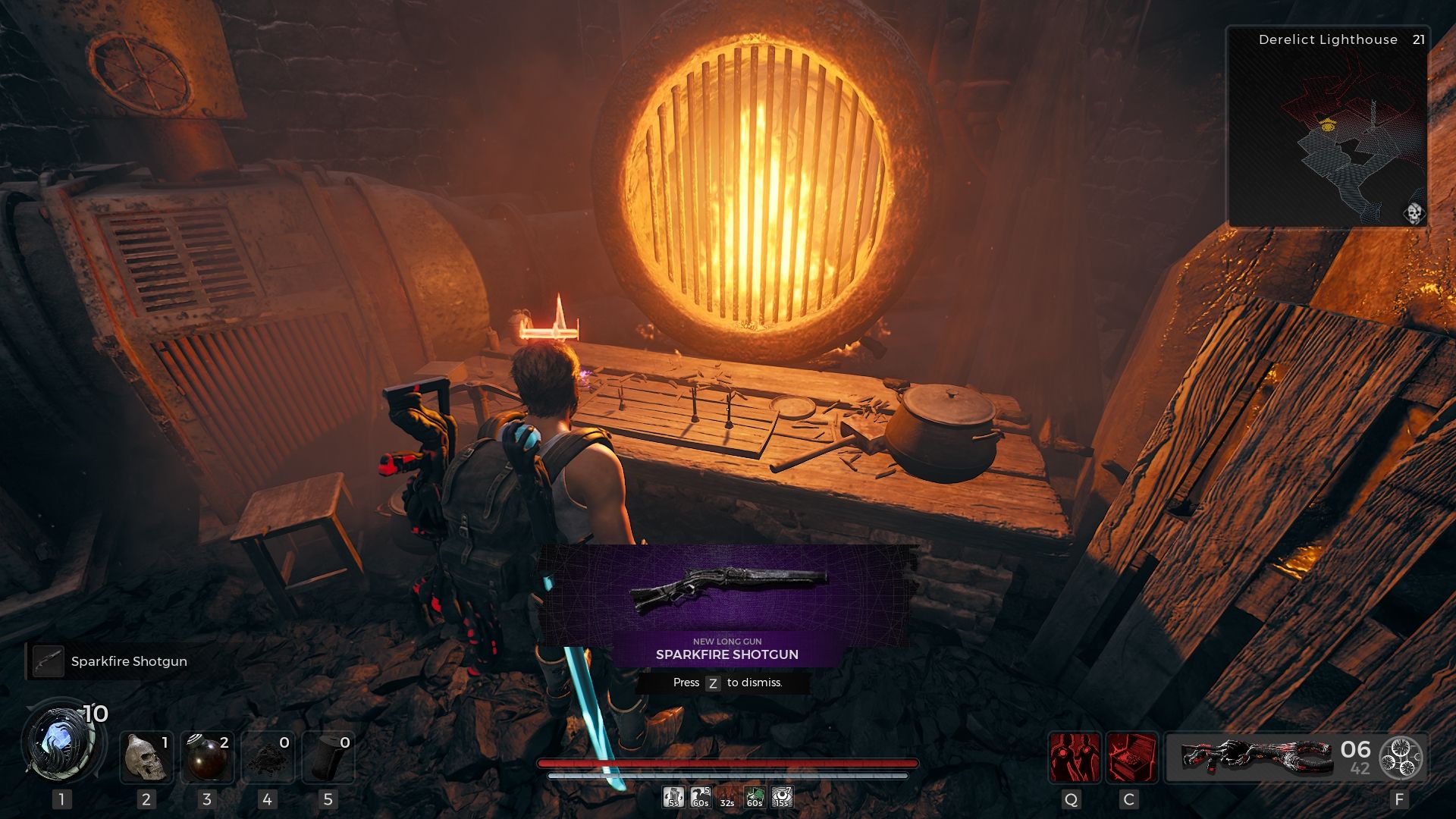1456x819 pixels.
Task: Use the skull item in the quick slot
Action: [x=146, y=757]
